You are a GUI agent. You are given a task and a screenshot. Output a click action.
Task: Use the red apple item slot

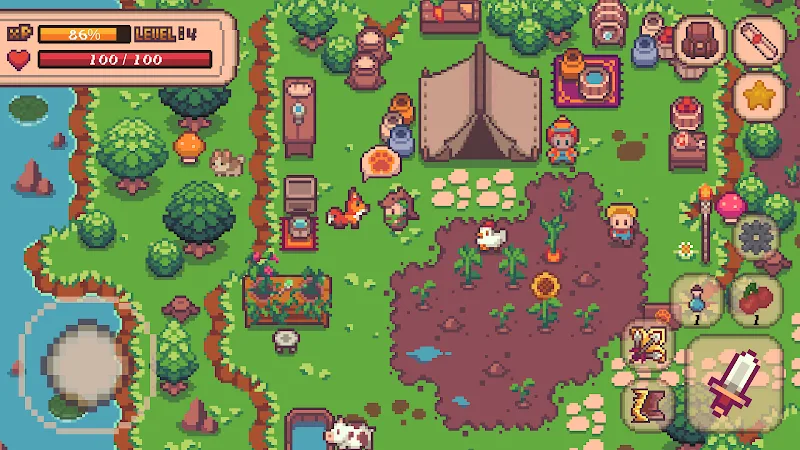[756, 301]
